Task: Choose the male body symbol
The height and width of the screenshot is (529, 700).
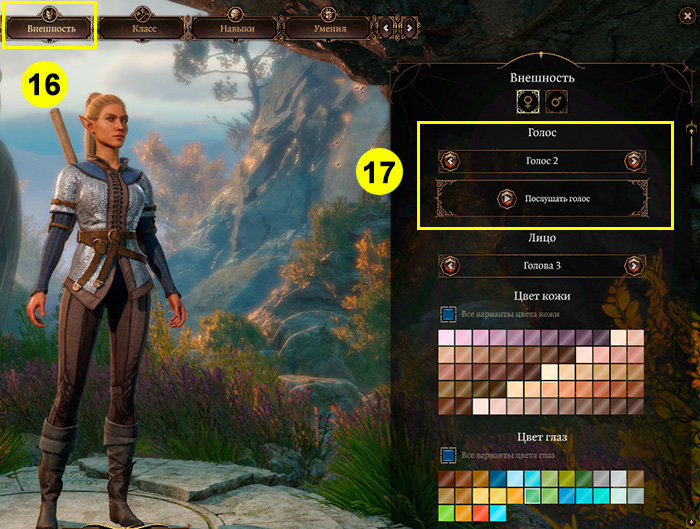Action: (x=555, y=101)
